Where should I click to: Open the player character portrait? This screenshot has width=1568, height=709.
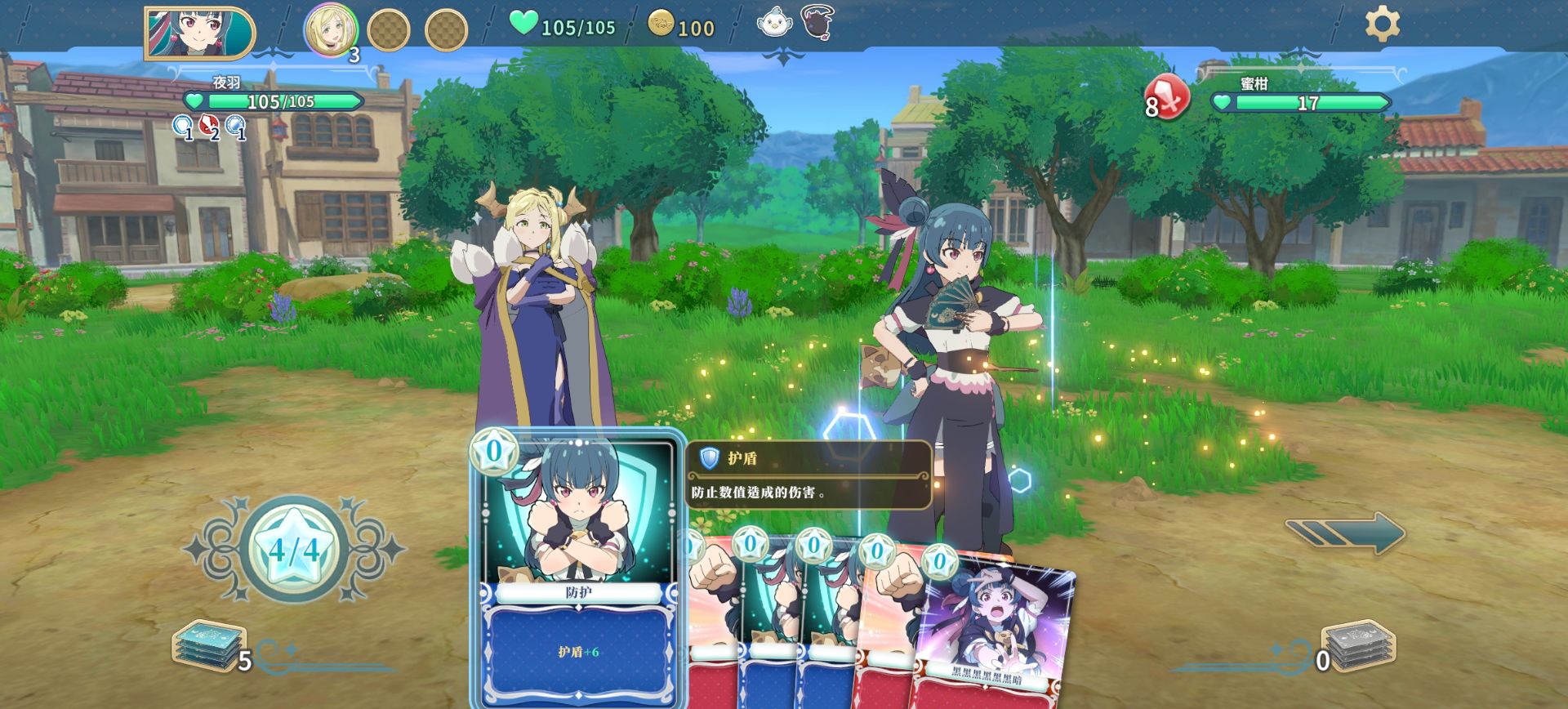(199, 33)
